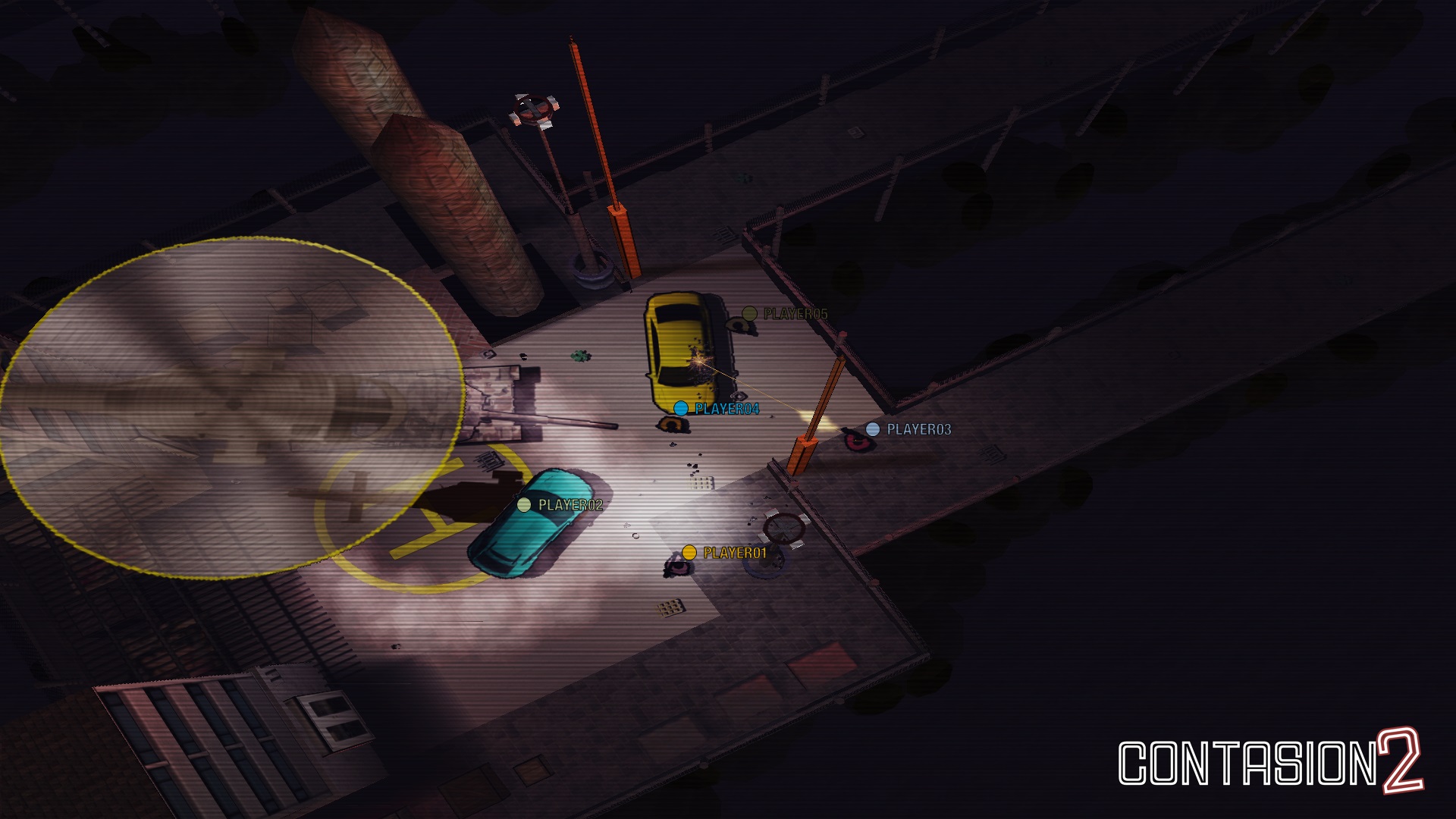Click the PLAYER01 yellow status dot

point(690,553)
